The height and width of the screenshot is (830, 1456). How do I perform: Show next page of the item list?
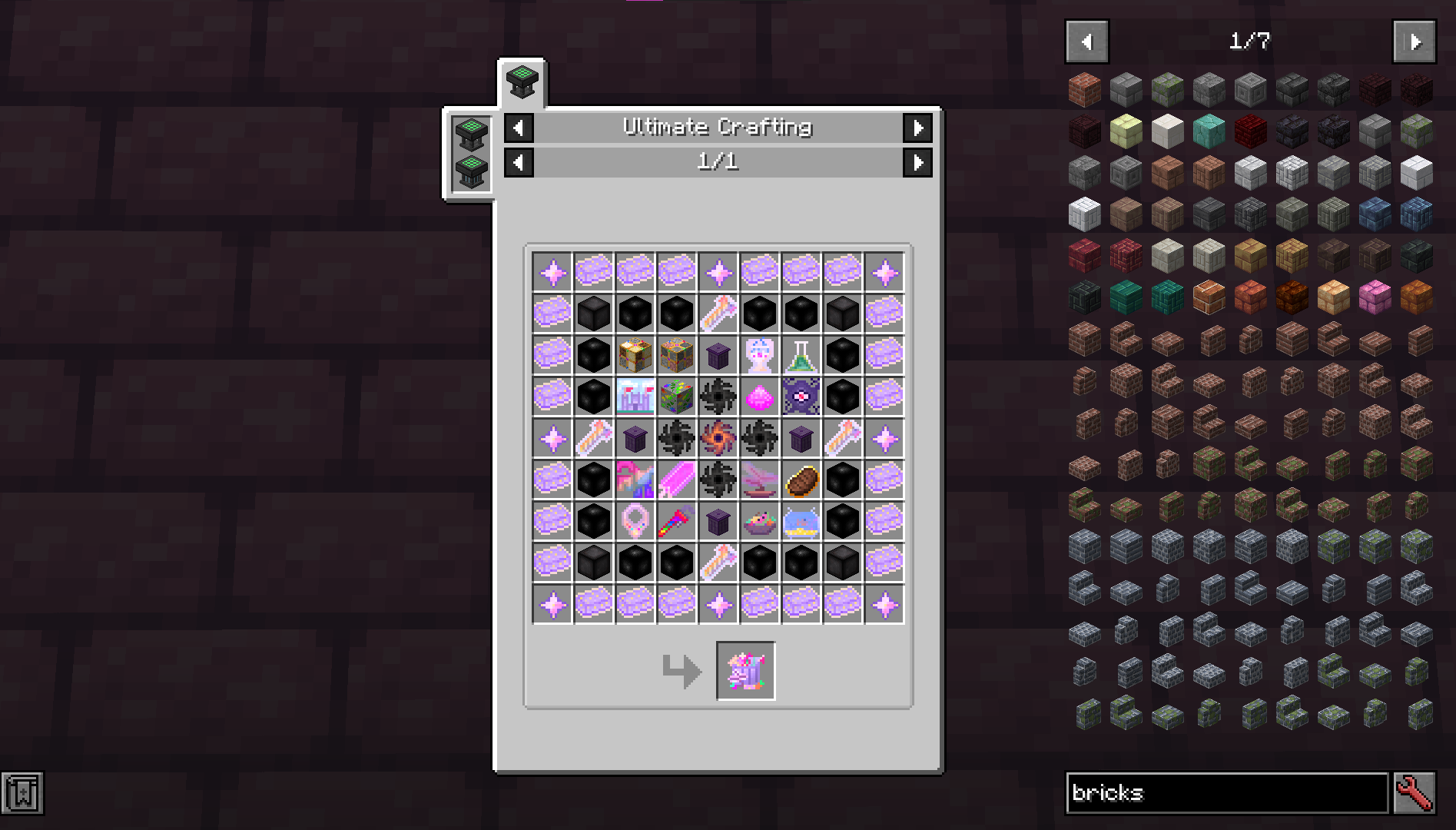point(1414,41)
